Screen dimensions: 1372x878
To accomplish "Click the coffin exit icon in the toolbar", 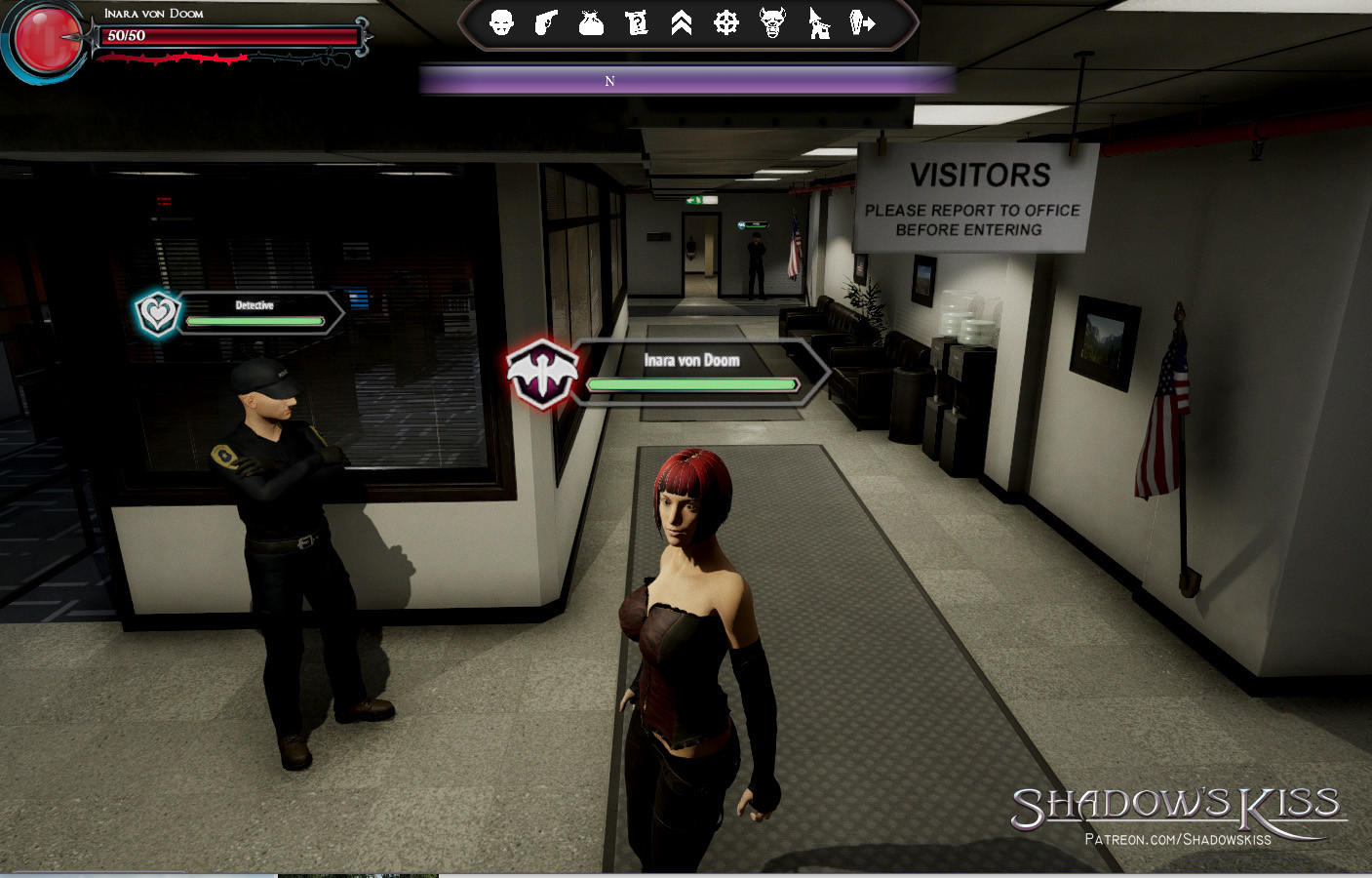I will (x=863, y=22).
